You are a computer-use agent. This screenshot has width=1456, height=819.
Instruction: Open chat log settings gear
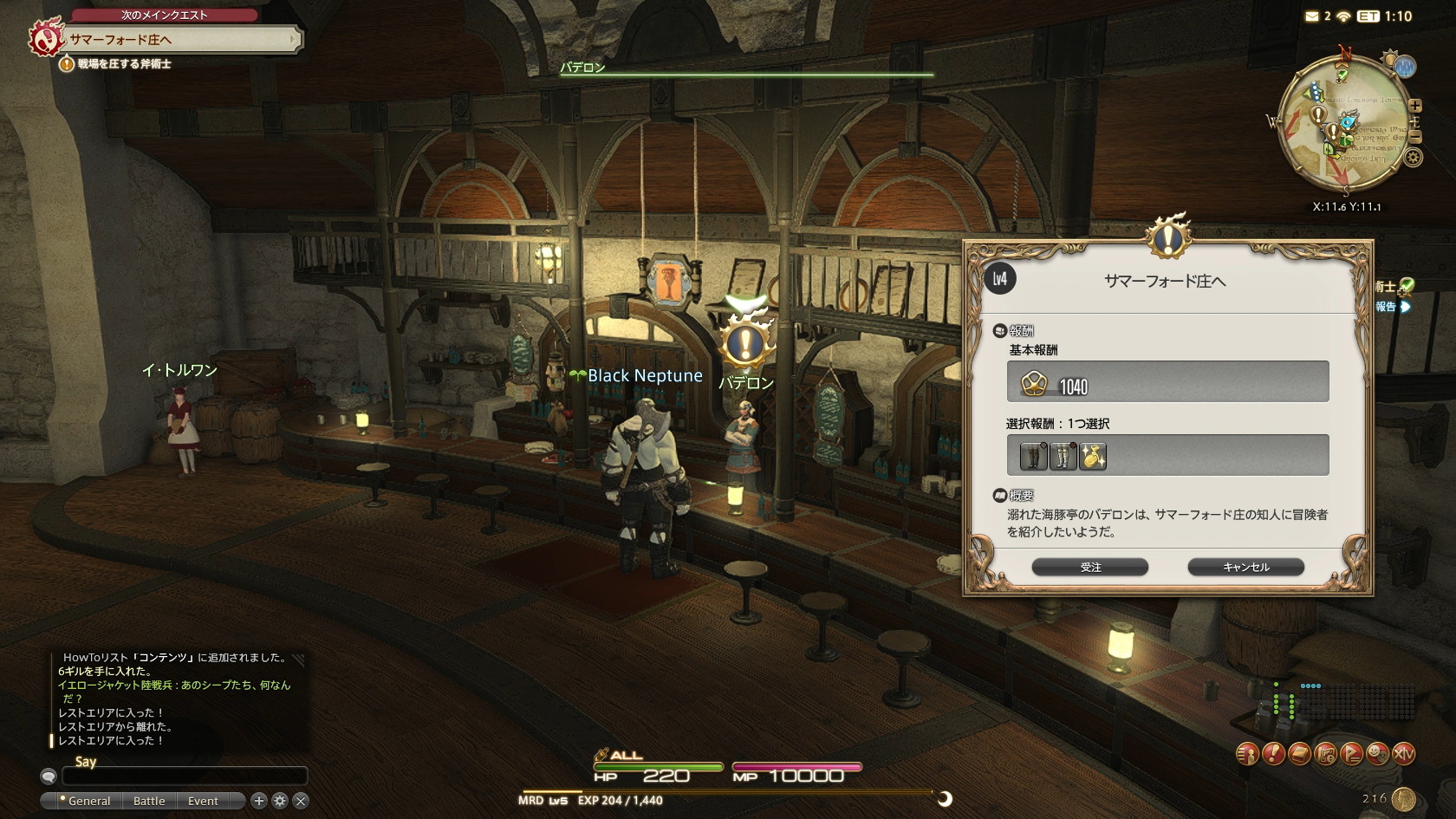[280, 801]
